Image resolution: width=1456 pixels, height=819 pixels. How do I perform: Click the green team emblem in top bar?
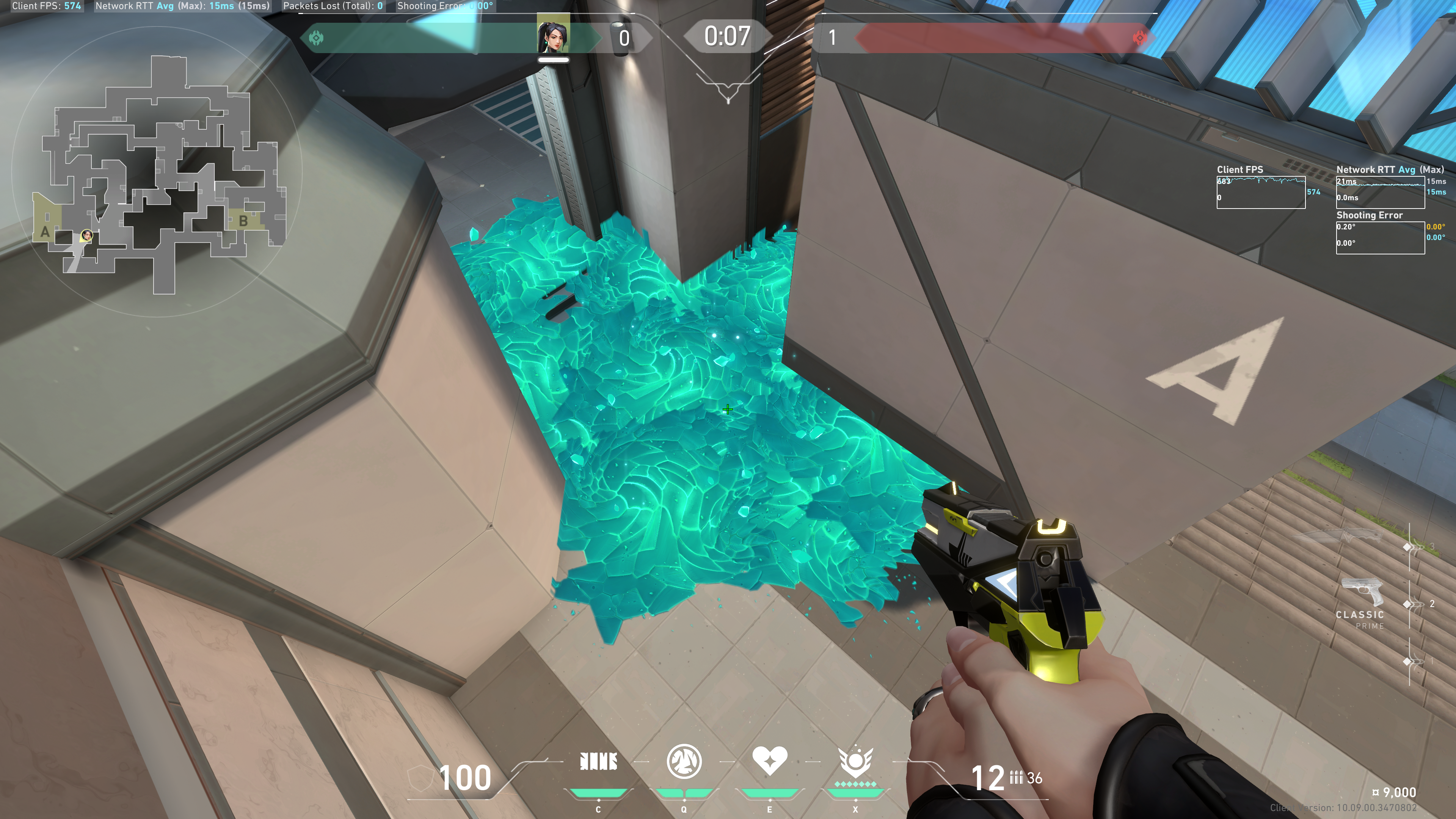(x=317, y=38)
